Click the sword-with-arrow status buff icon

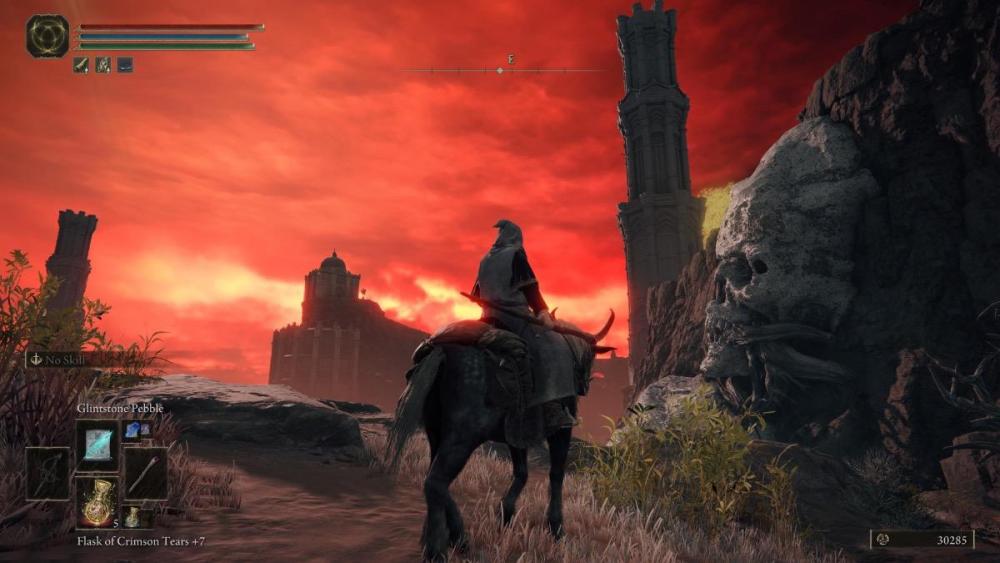point(81,65)
